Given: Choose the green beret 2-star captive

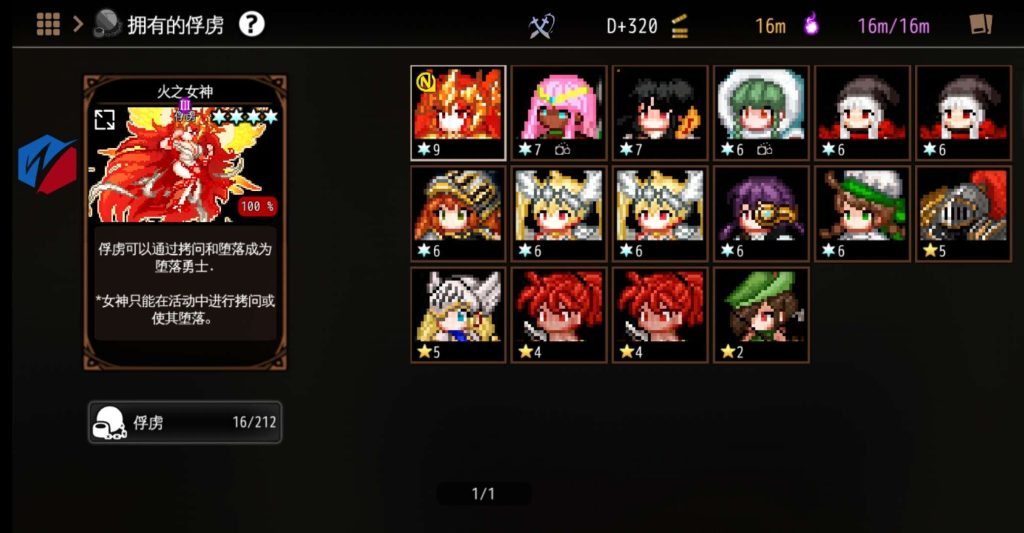Looking at the screenshot, I should pyautogui.click(x=761, y=314).
